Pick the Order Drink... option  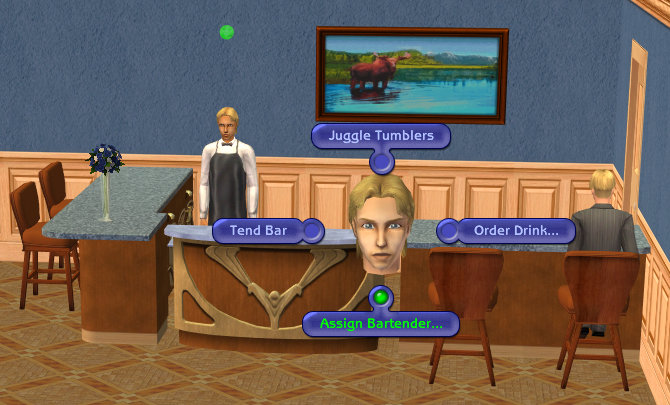pyautogui.click(x=516, y=231)
